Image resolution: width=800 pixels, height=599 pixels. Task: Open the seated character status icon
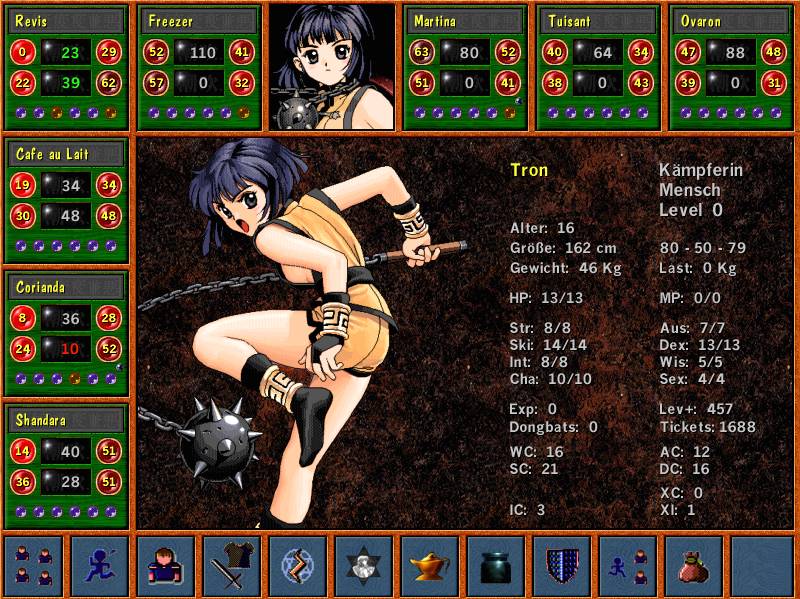166,565
